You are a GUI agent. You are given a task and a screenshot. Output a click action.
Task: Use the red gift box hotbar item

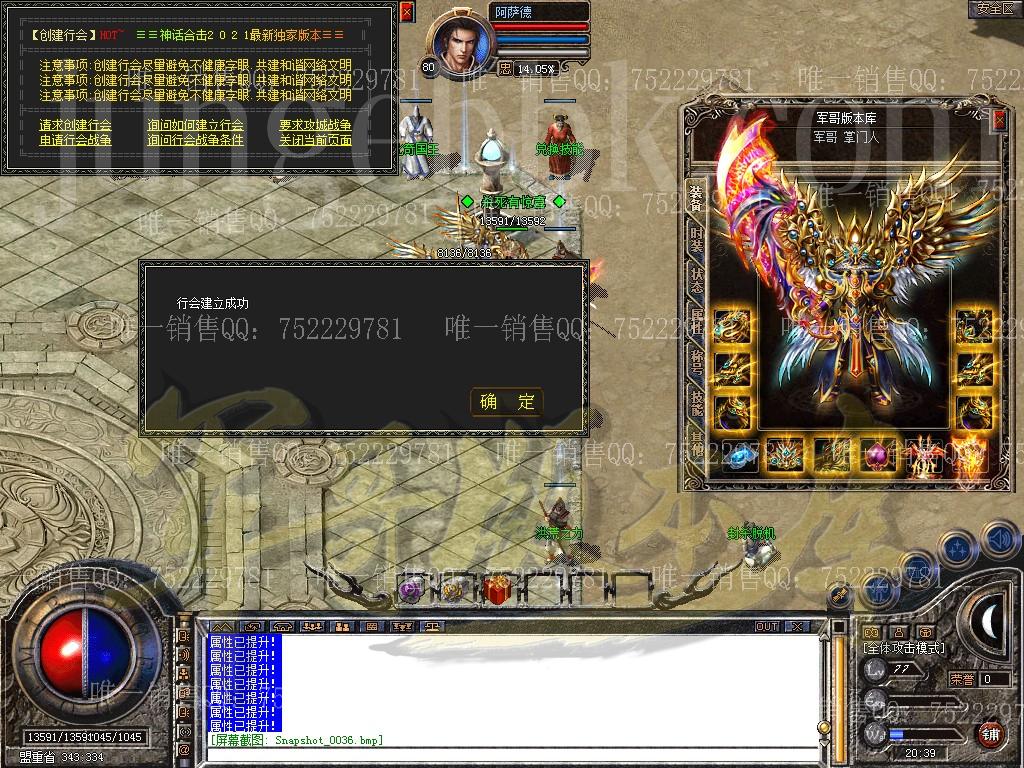[496, 590]
